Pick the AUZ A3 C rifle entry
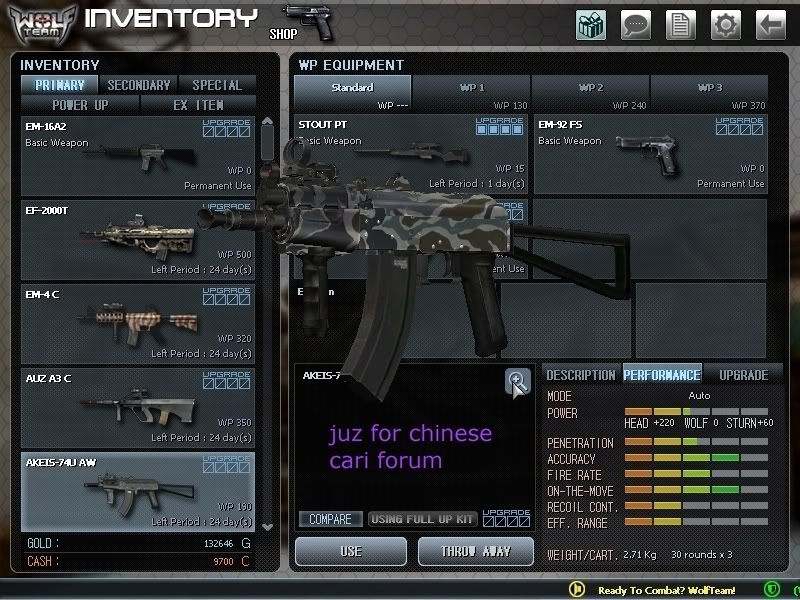 coord(138,407)
